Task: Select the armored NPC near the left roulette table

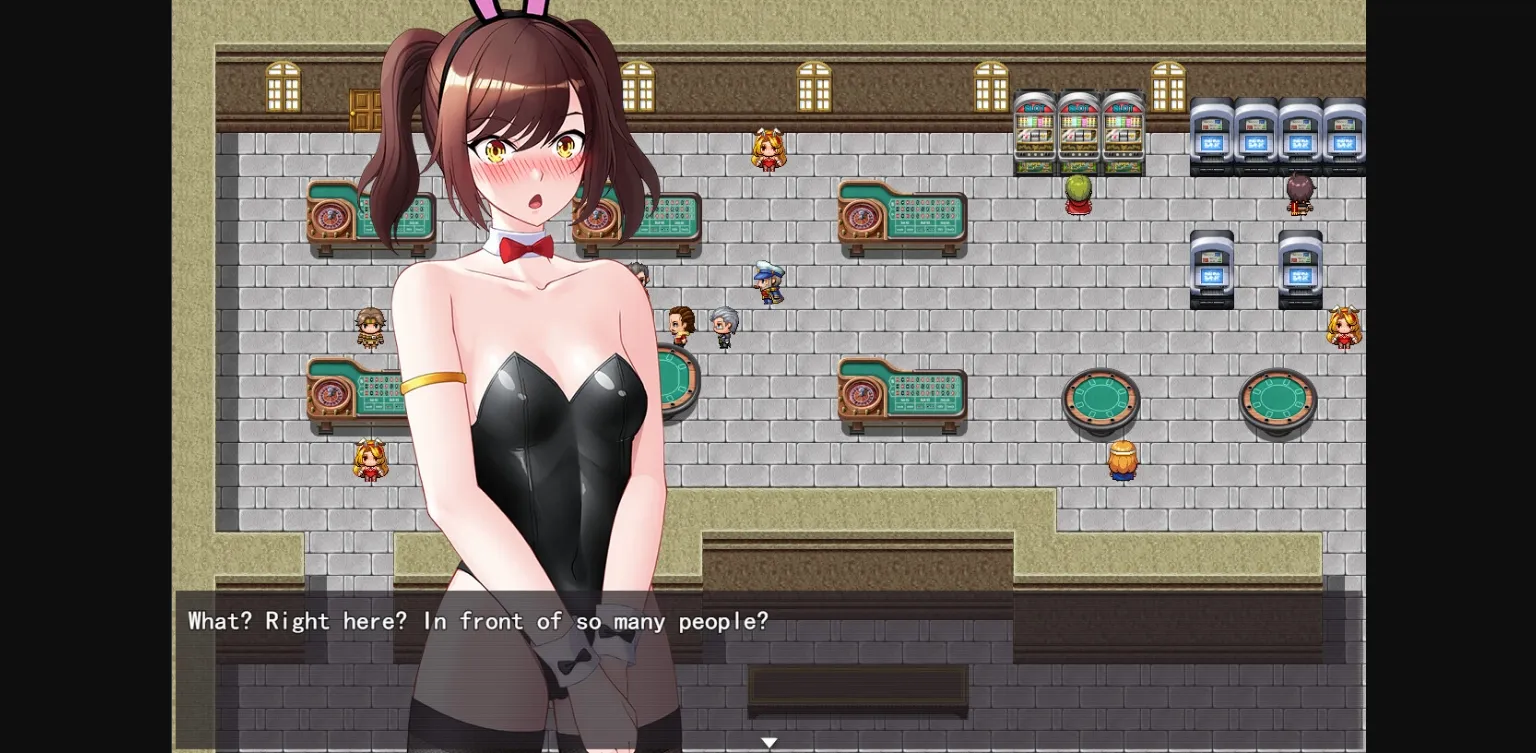Action: coord(370,327)
